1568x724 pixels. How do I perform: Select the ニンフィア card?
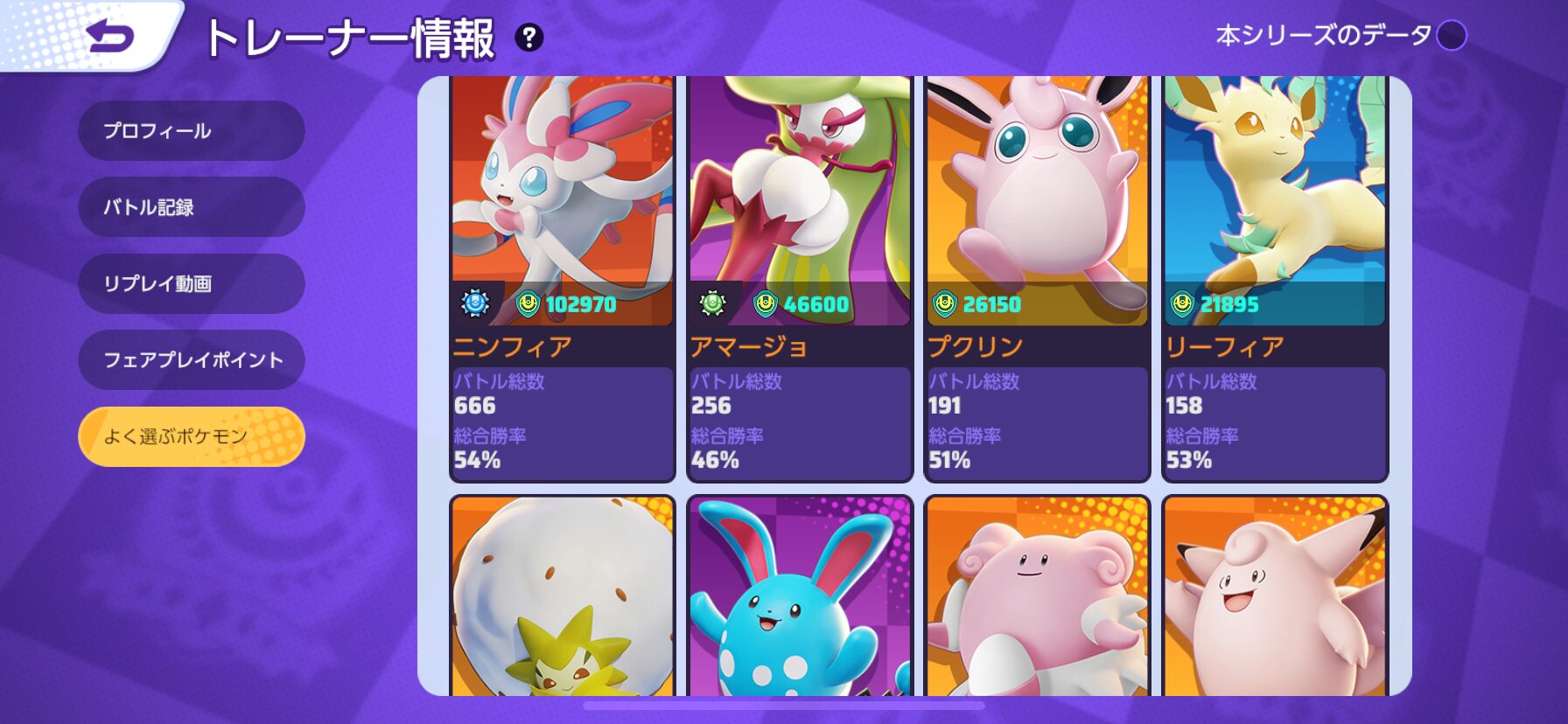coord(563,278)
